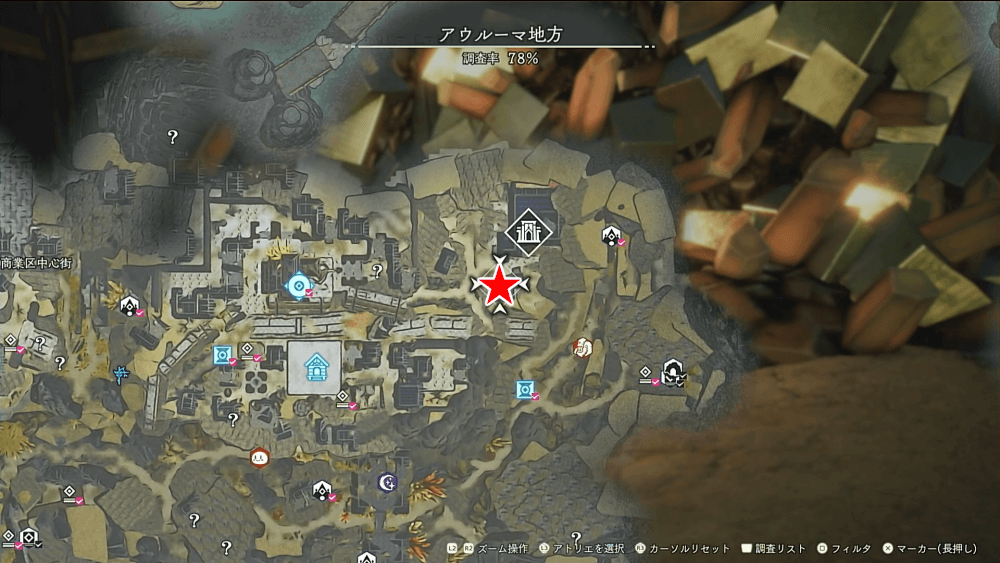
Task: Choose the blue circular diamond-framed marker
Action: point(296,287)
